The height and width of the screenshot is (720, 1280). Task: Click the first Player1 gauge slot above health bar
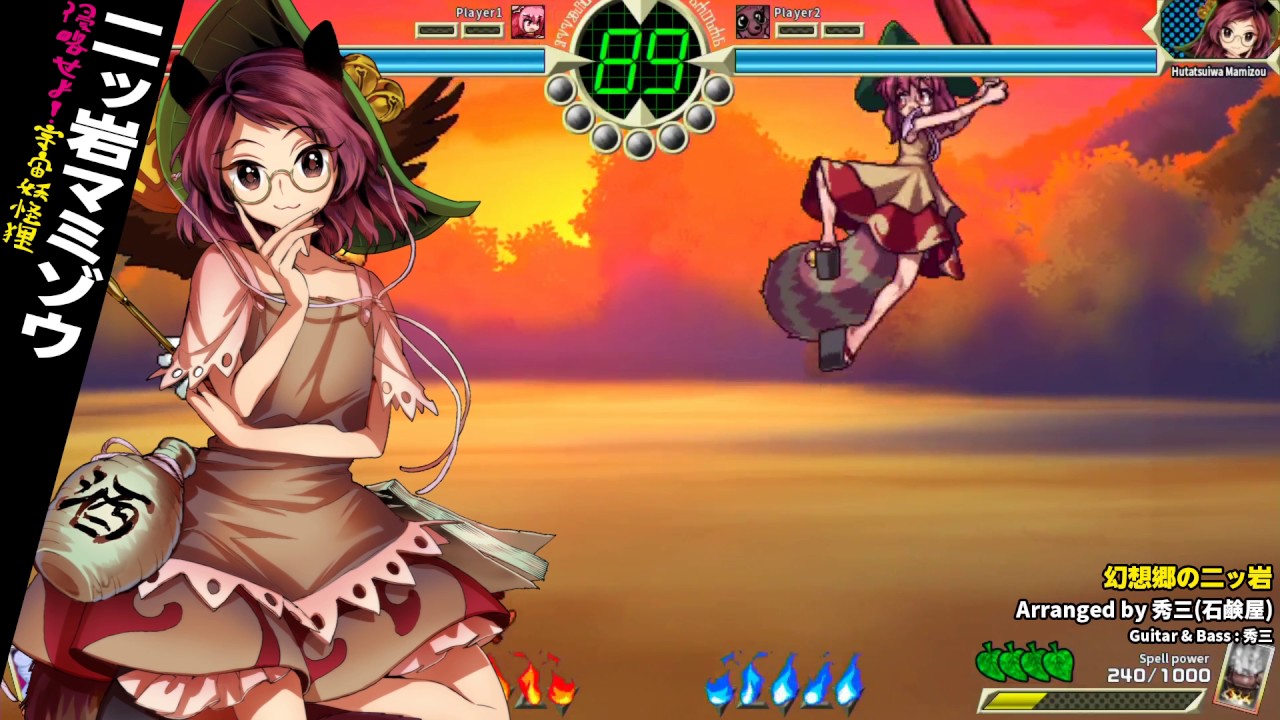pyautogui.click(x=438, y=28)
